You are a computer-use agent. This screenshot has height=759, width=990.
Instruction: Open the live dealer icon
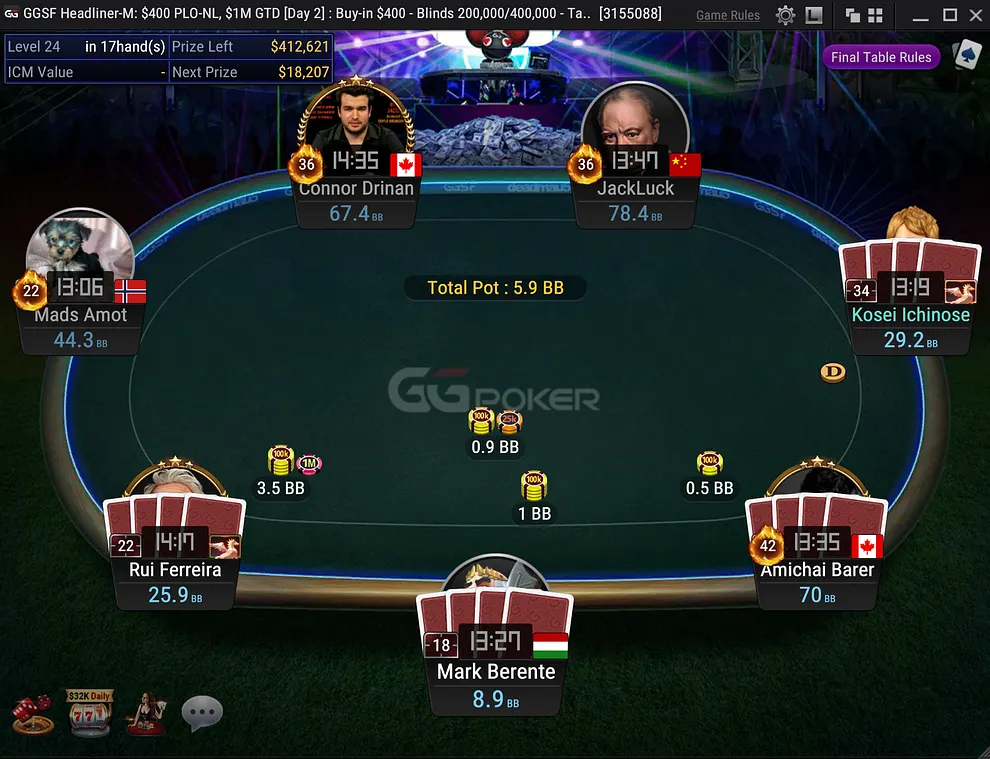coord(145,713)
